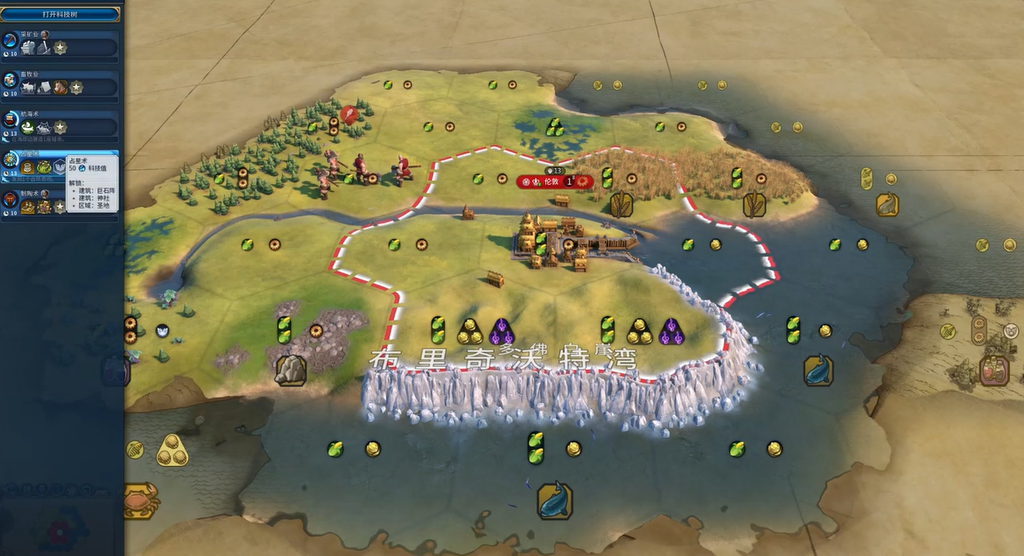Pick Sailing (航海术) research
Image resolution: width=1024 pixels, height=556 pixels.
tap(60, 123)
